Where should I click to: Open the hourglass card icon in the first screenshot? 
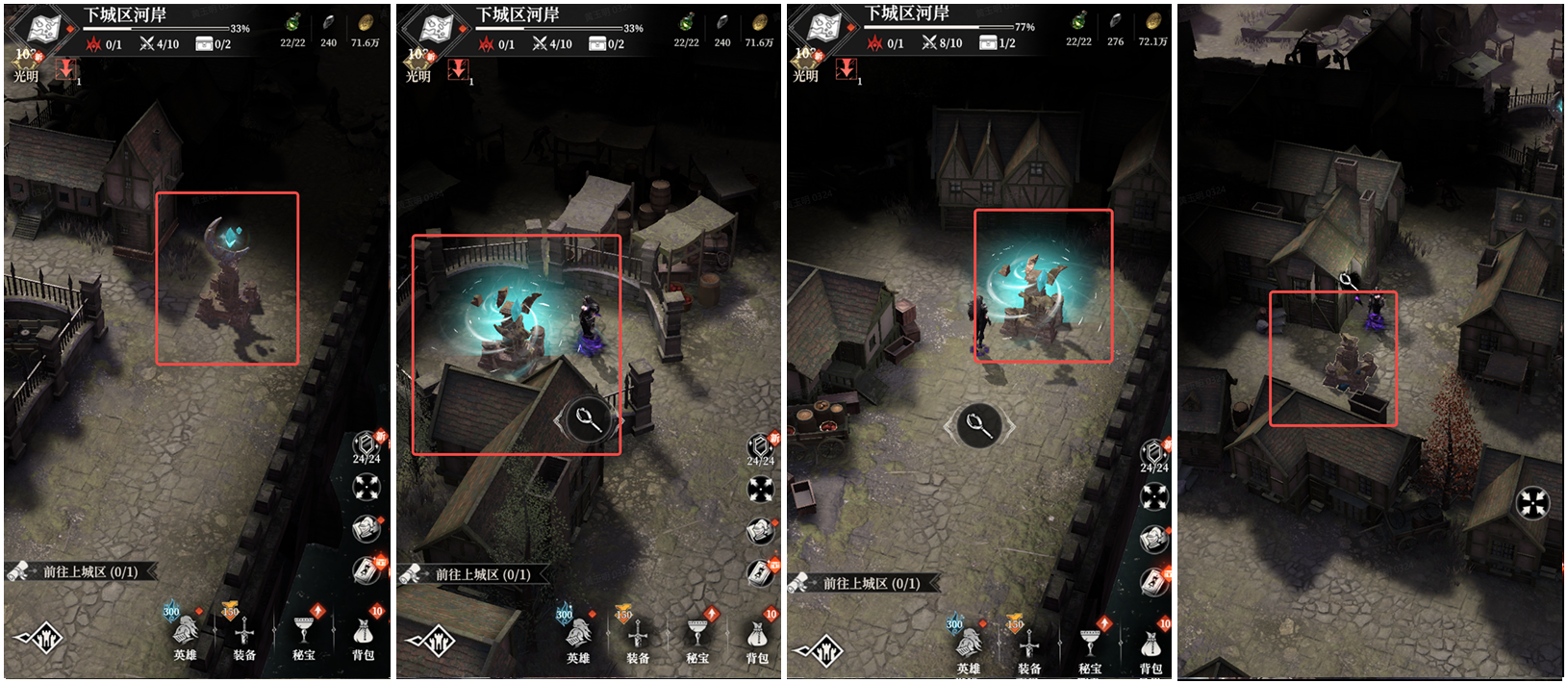click(x=367, y=570)
